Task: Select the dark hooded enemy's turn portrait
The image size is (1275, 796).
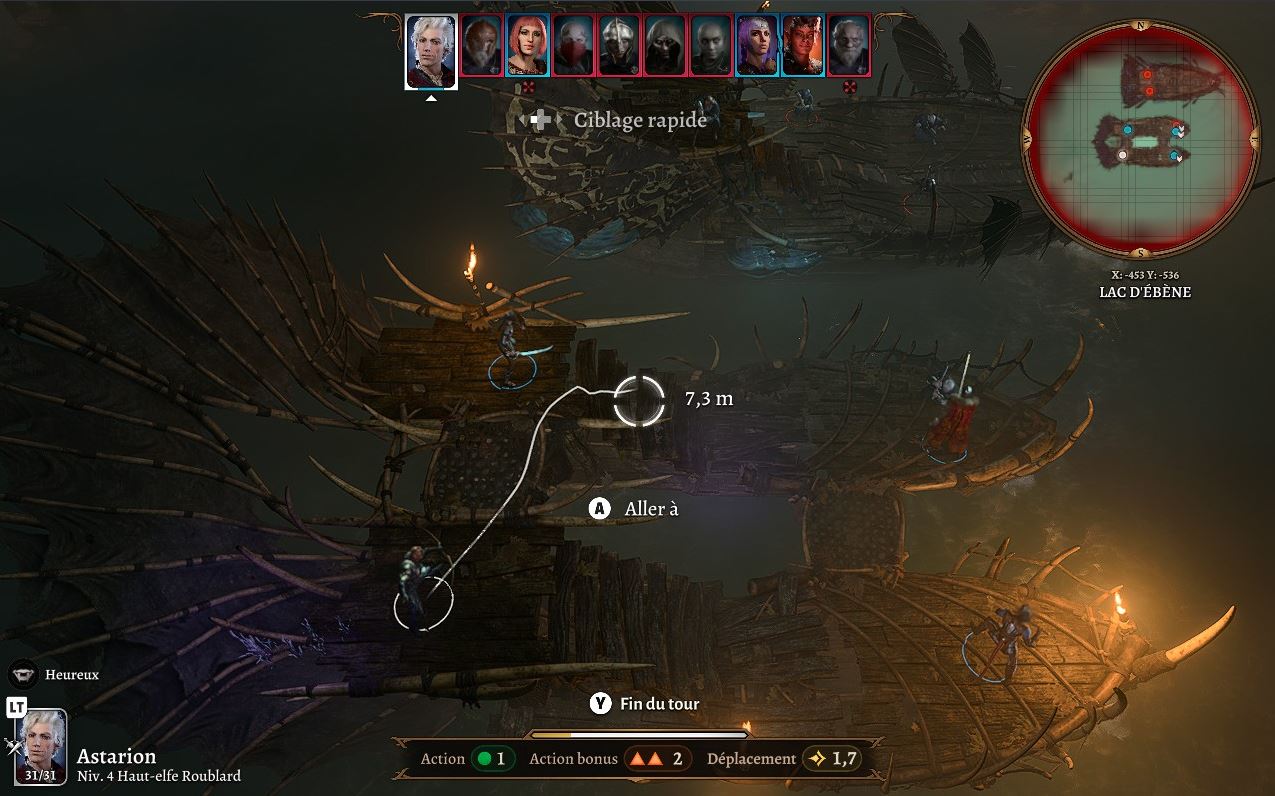Action: point(665,45)
